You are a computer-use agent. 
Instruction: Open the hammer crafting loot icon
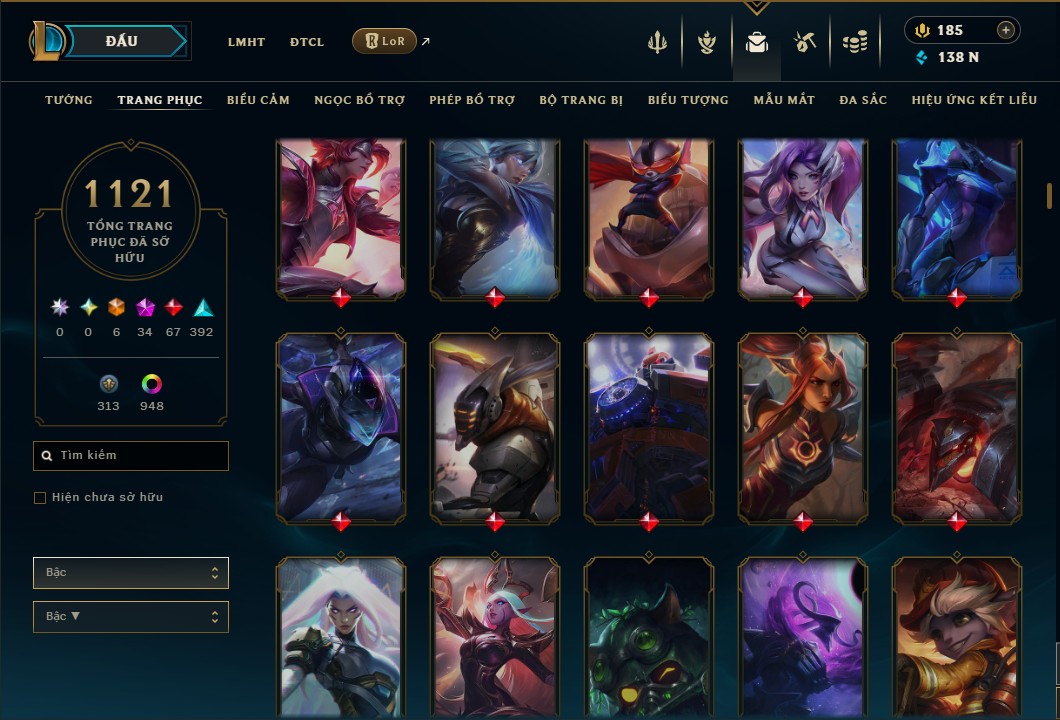(805, 42)
